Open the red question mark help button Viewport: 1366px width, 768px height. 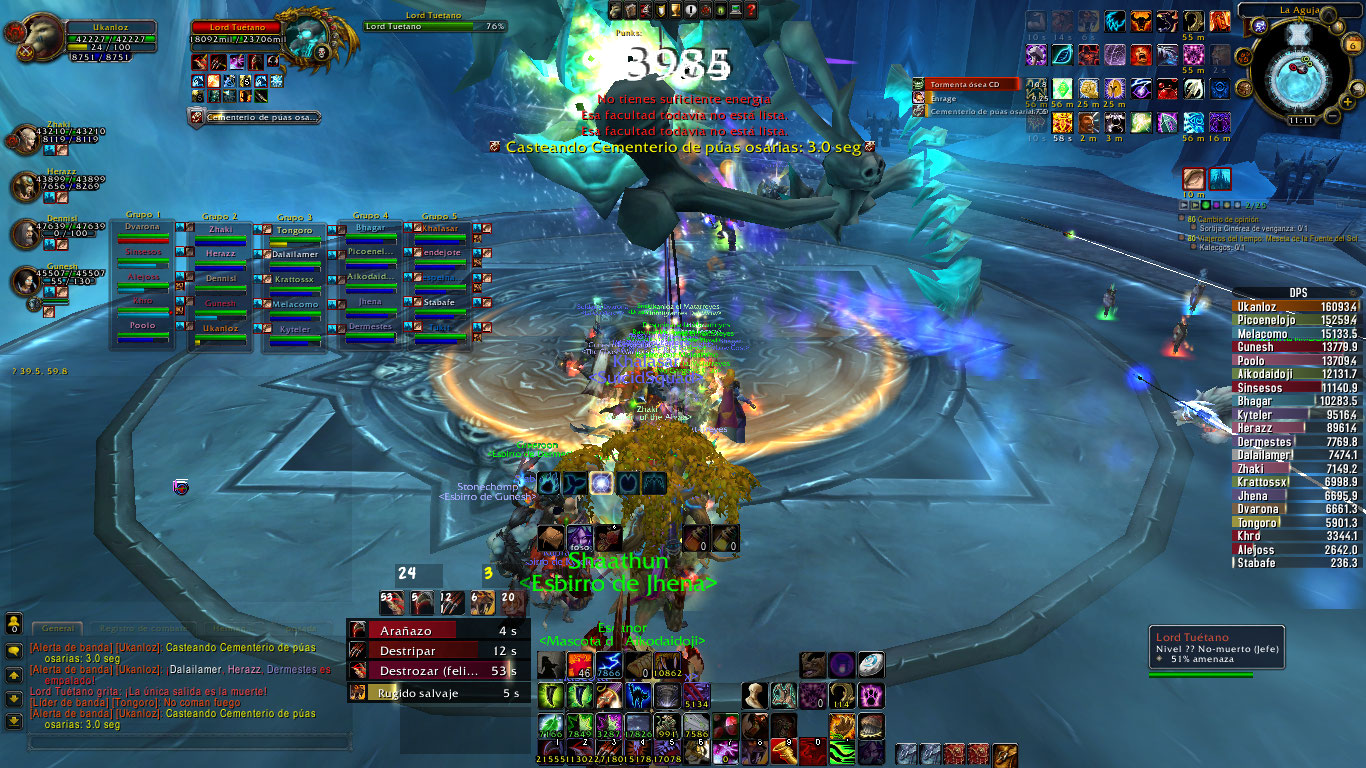(x=751, y=10)
